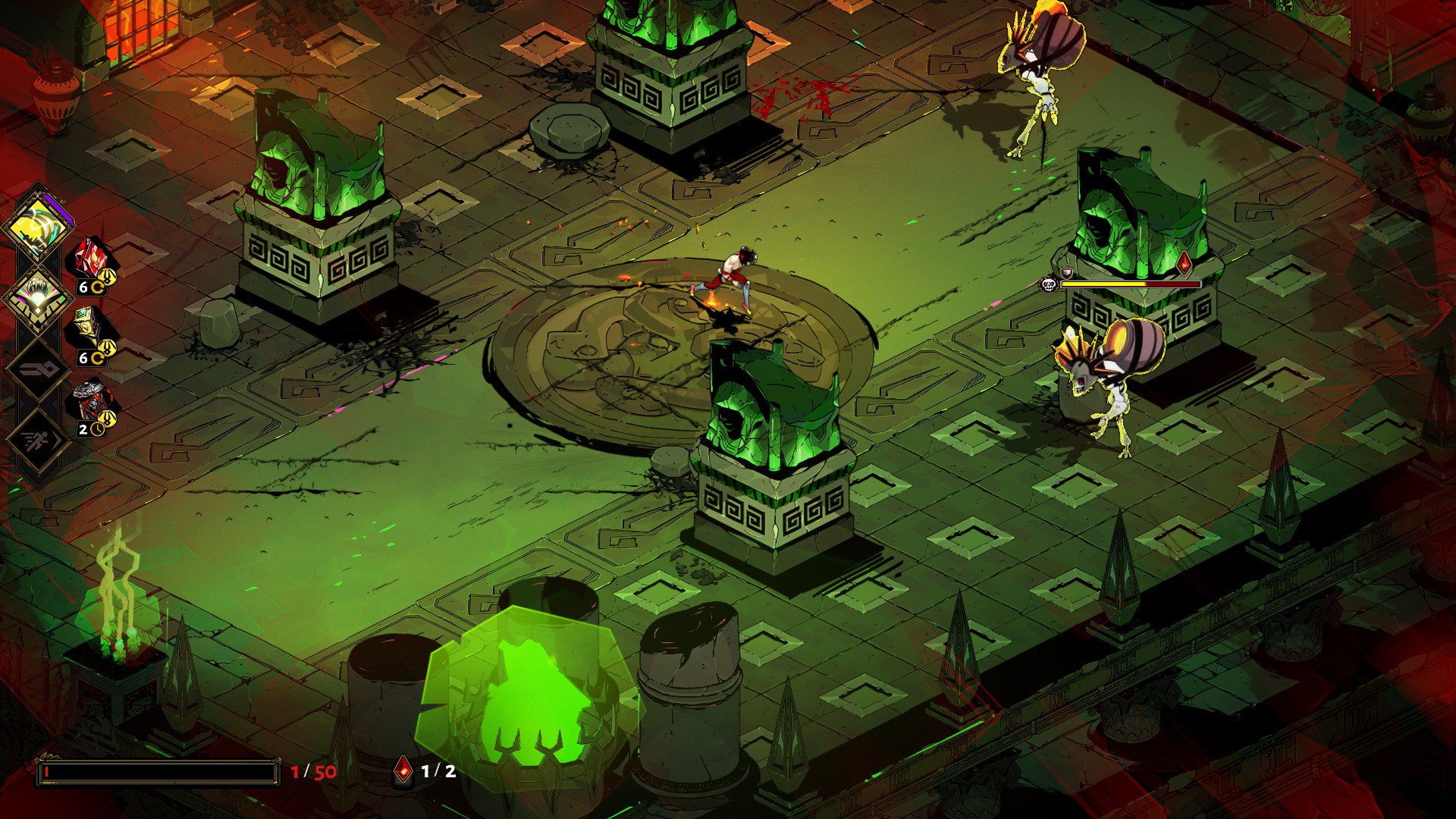The height and width of the screenshot is (819, 1456).
Task: Select the golden gem trait icon
Action: coord(93,329)
